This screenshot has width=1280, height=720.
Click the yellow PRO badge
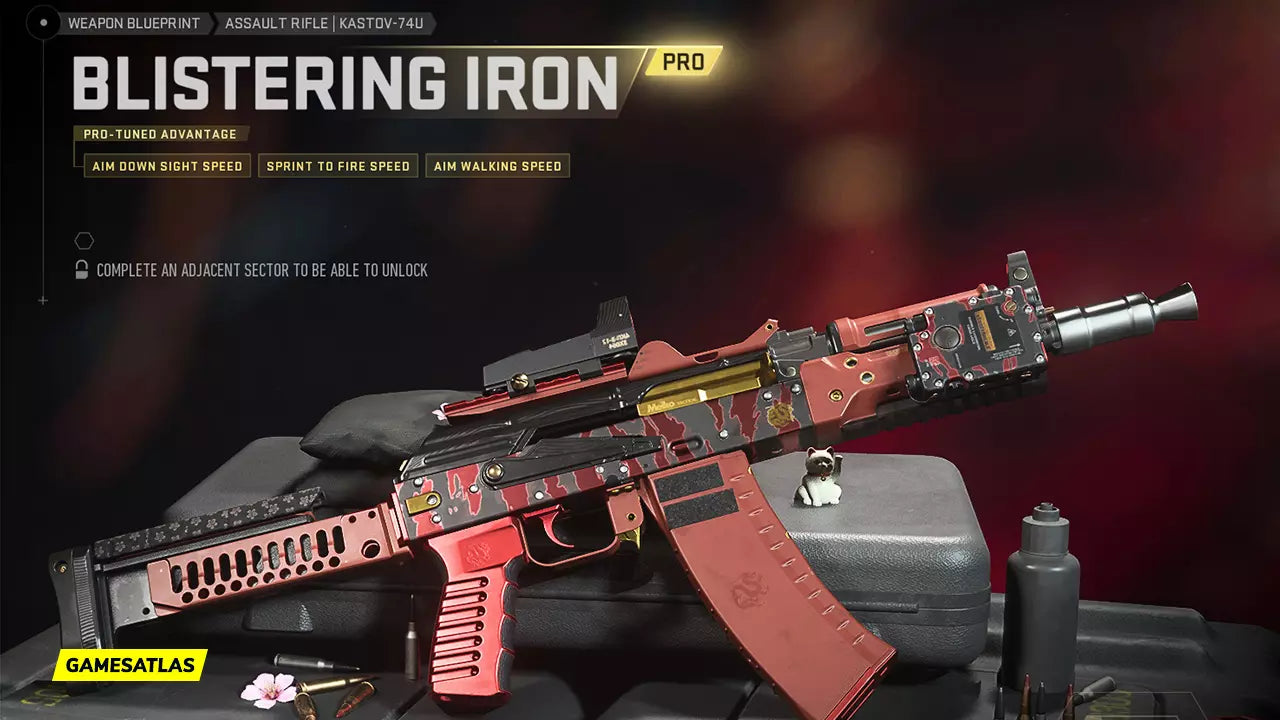(x=682, y=62)
